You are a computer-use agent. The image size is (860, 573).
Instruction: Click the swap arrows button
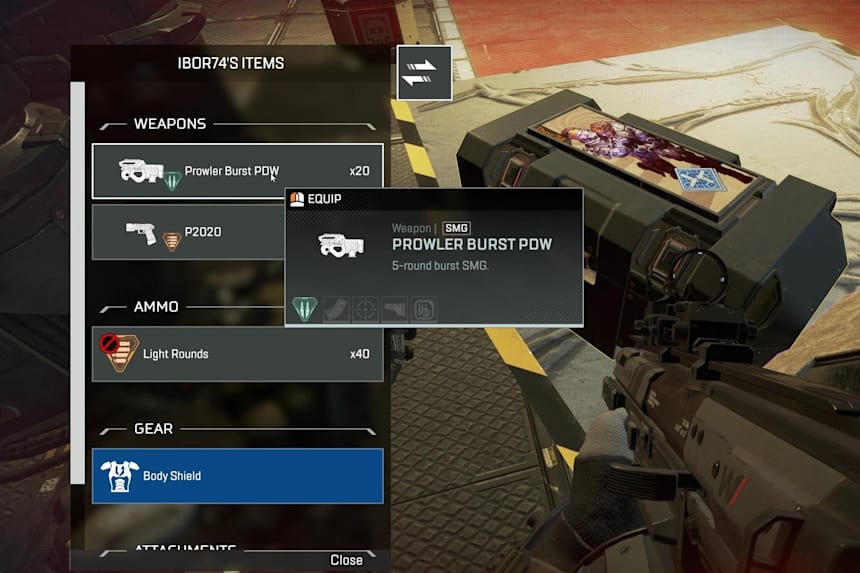424,72
